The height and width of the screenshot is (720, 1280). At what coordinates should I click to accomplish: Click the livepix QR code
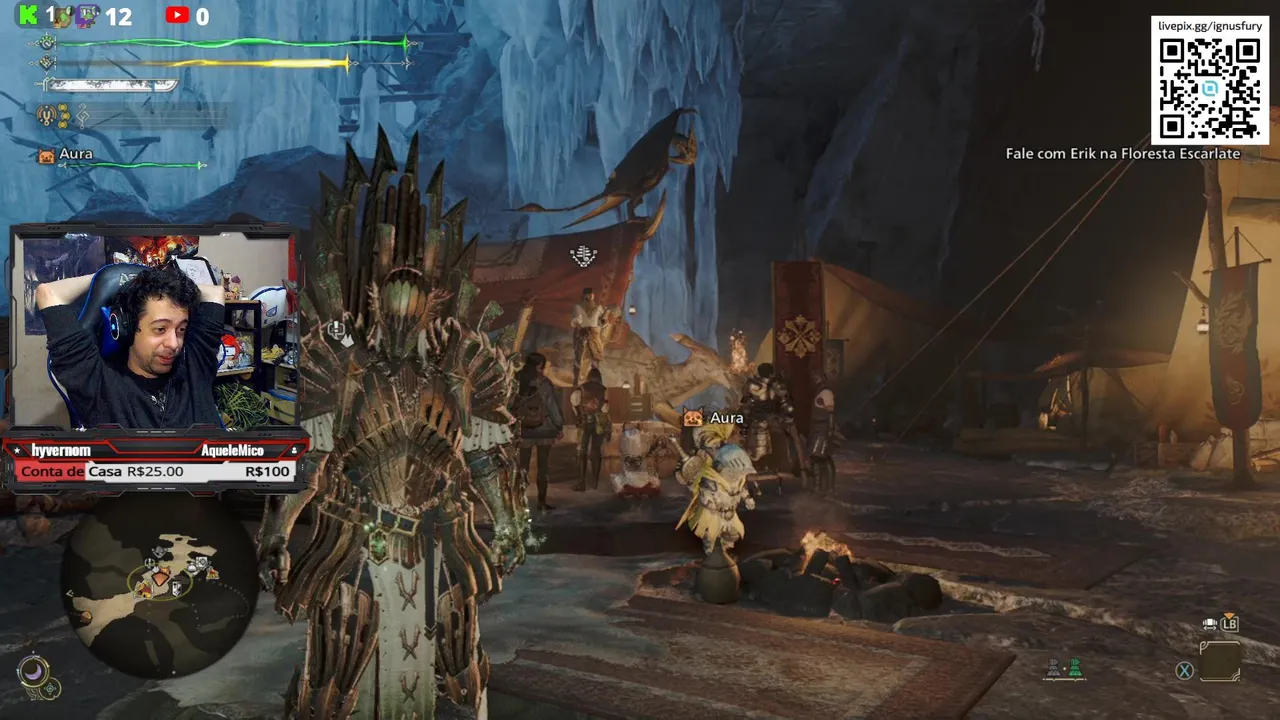click(1209, 88)
